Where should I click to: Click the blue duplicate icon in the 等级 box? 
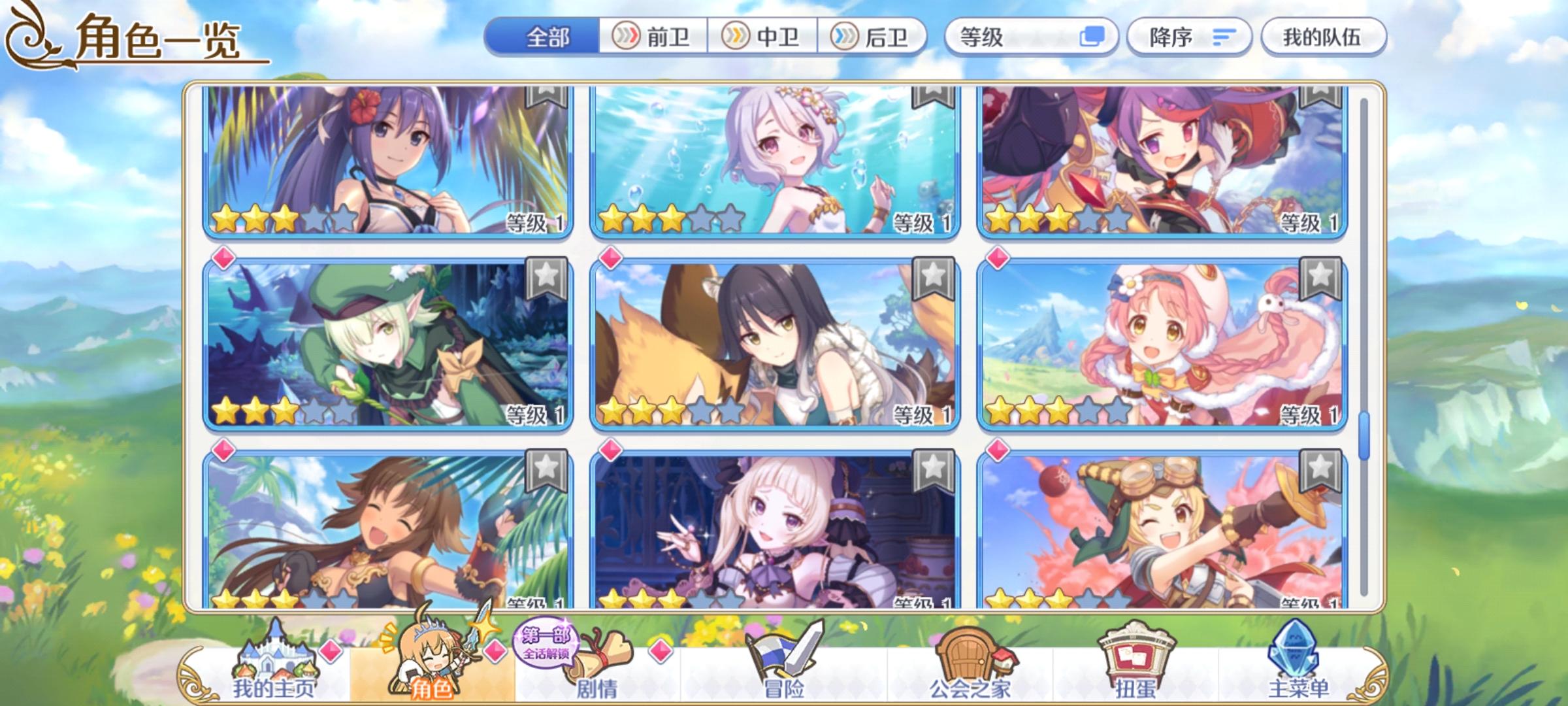coord(1092,38)
